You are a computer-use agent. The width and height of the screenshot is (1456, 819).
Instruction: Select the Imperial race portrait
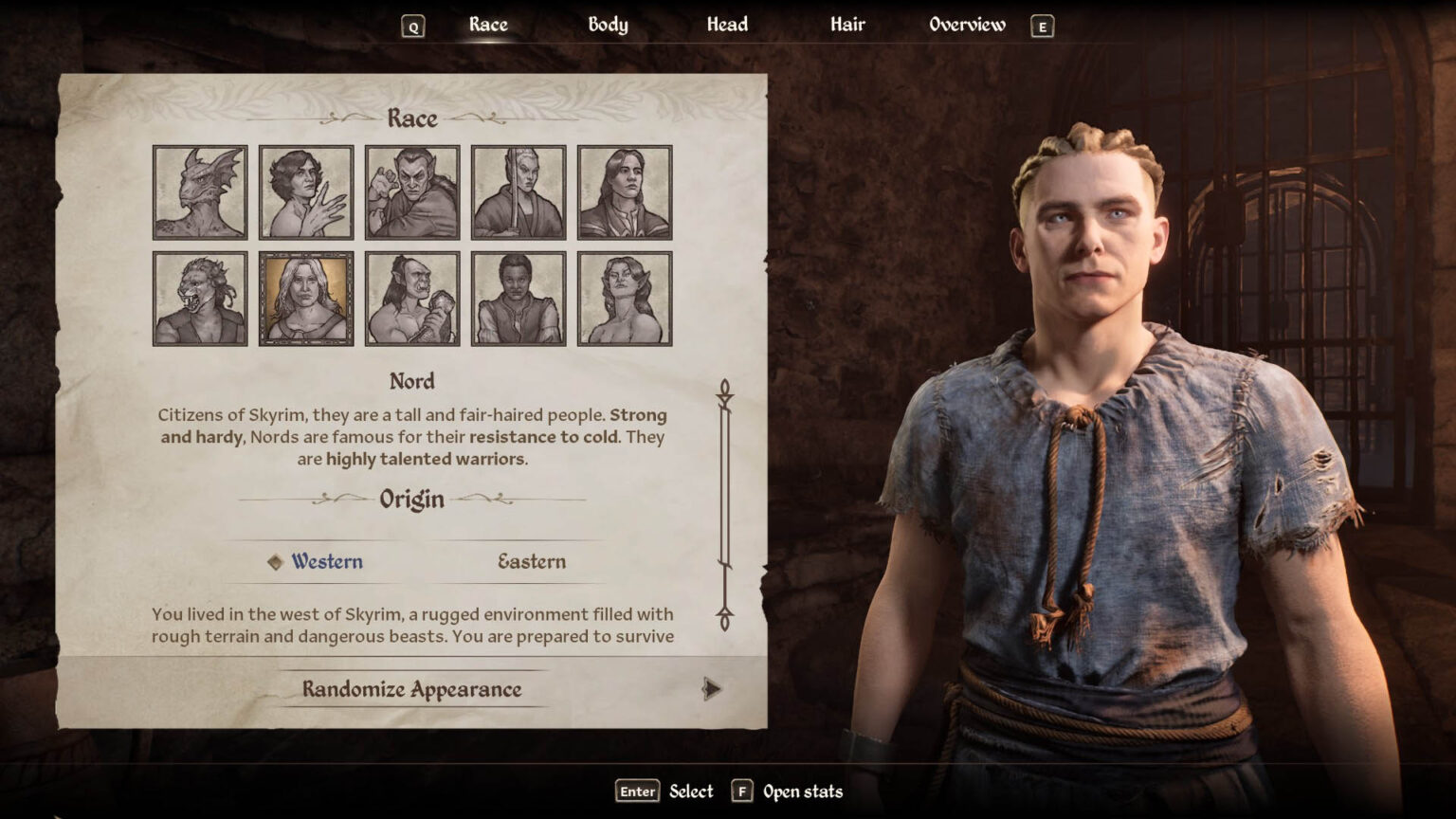(624, 191)
